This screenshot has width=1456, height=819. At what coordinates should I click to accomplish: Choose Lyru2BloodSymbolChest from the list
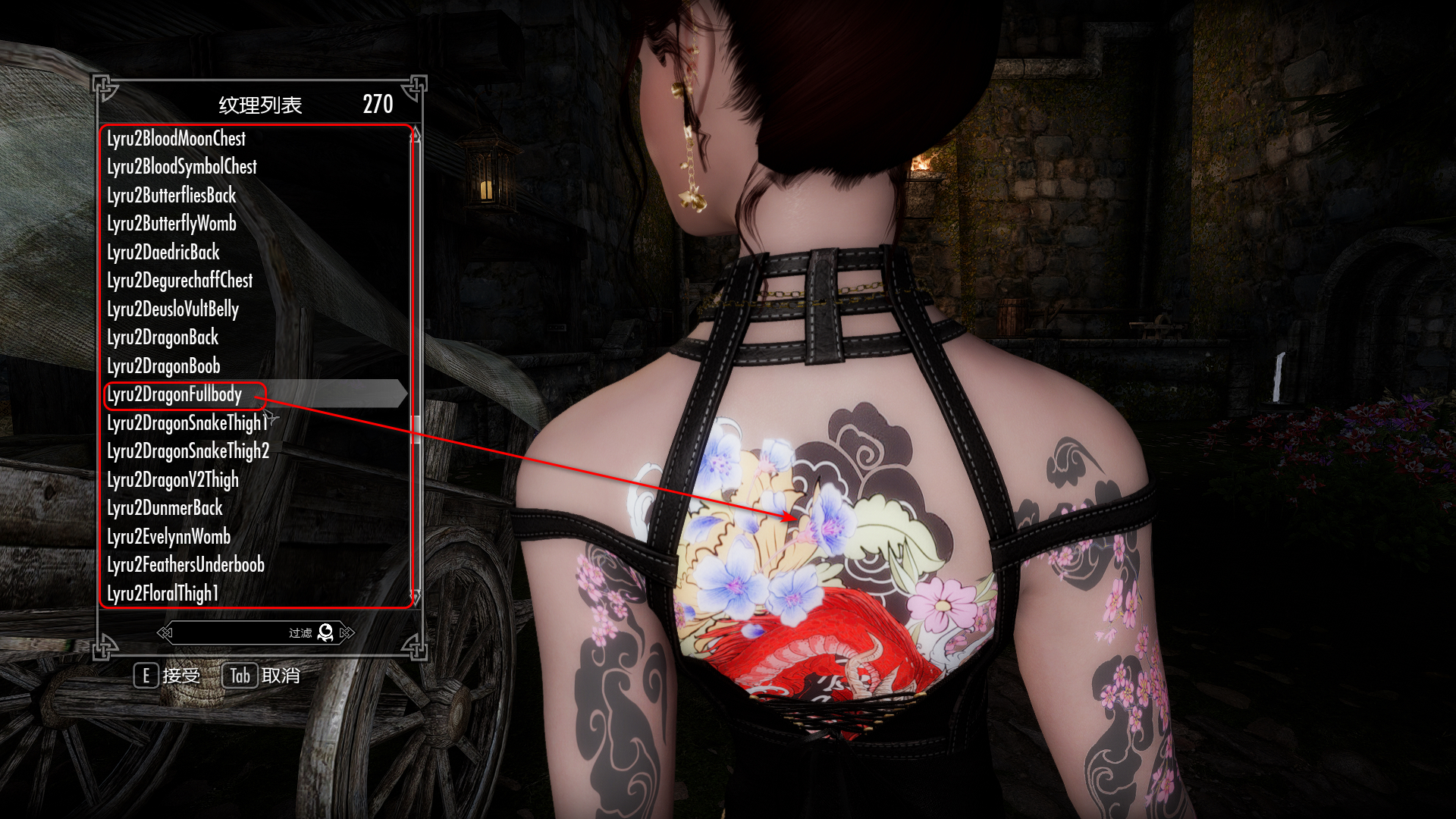click(x=182, y=167)
